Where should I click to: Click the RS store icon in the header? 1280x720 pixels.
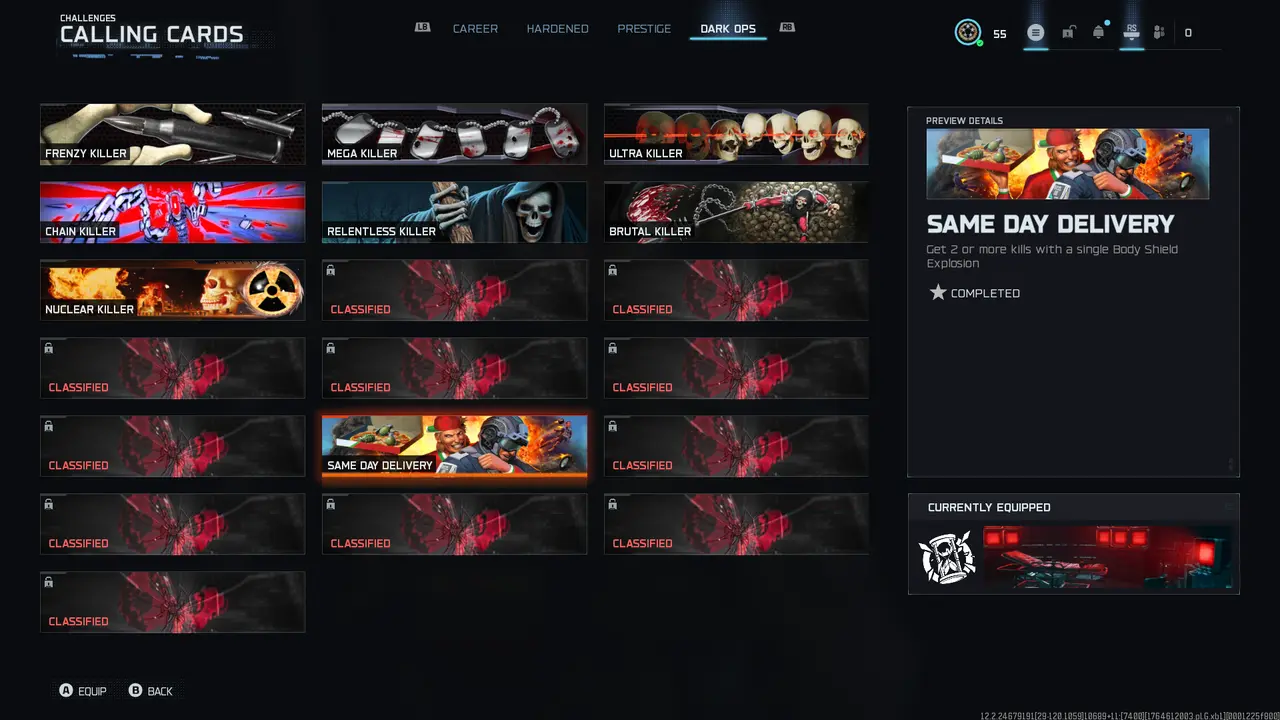tap(1131, 32)
